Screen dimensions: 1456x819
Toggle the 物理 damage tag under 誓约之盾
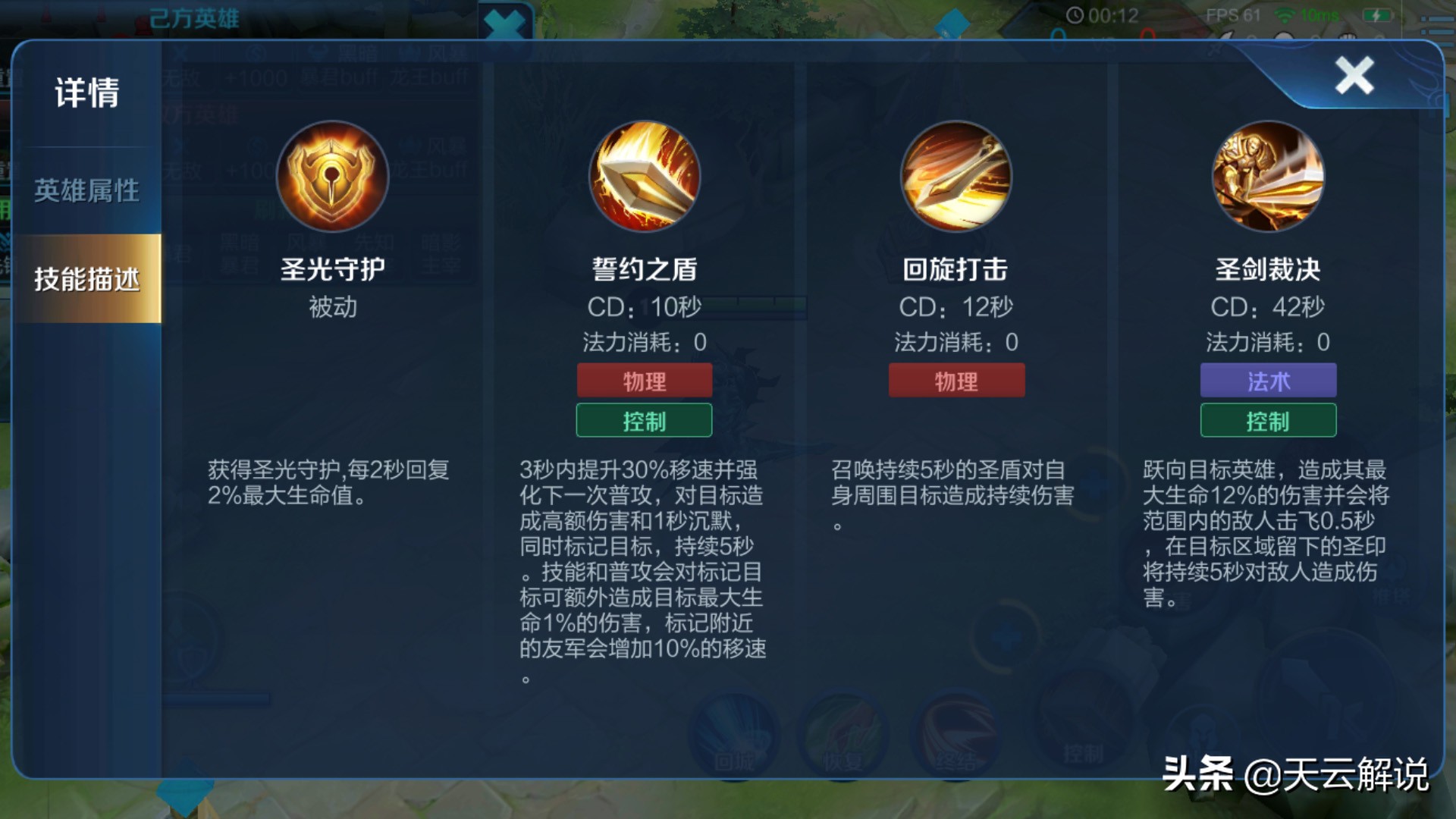(644, 380)
